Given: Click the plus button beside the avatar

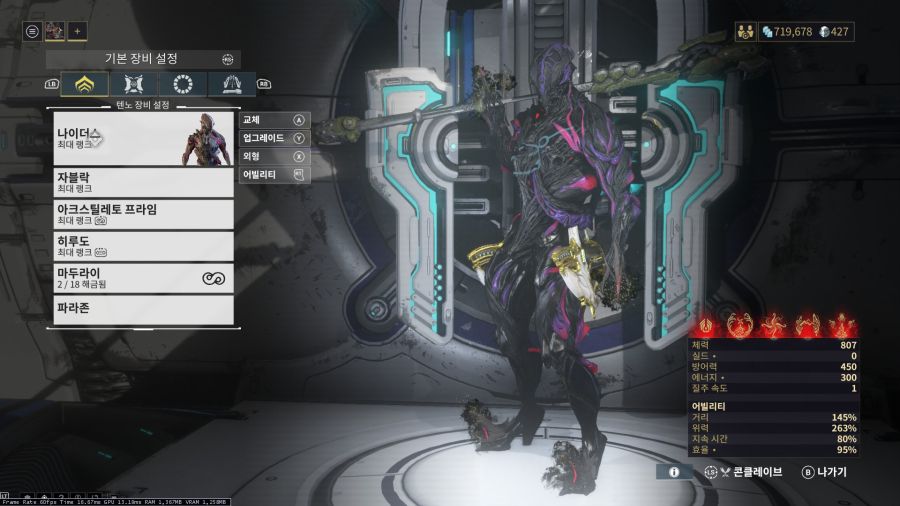Looking at the screenshot, I should [x=78, y=31].
